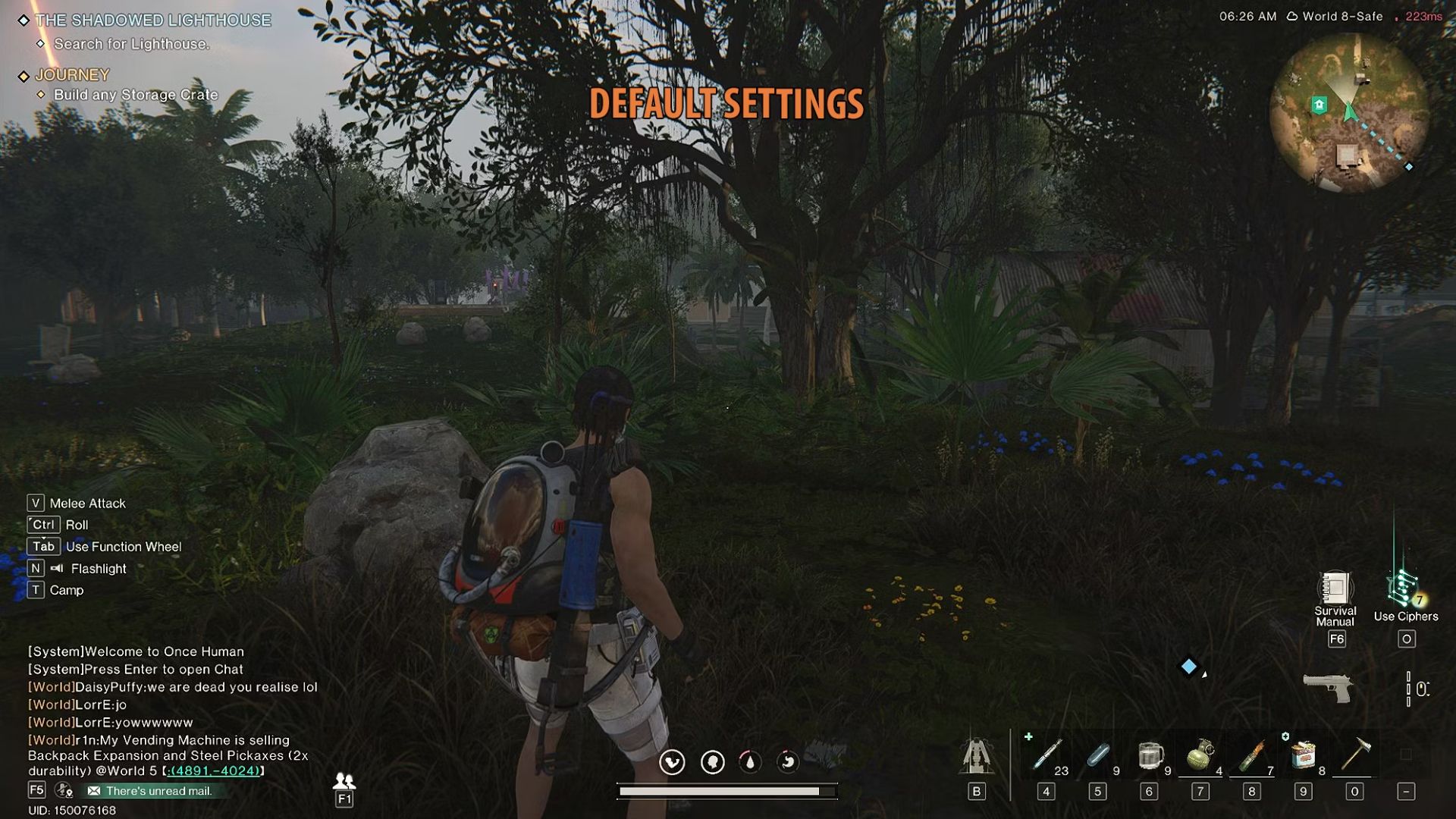Click the minimap in top right corner
This screenshot has width=1456, height=819.
(x=1346, y=114)
